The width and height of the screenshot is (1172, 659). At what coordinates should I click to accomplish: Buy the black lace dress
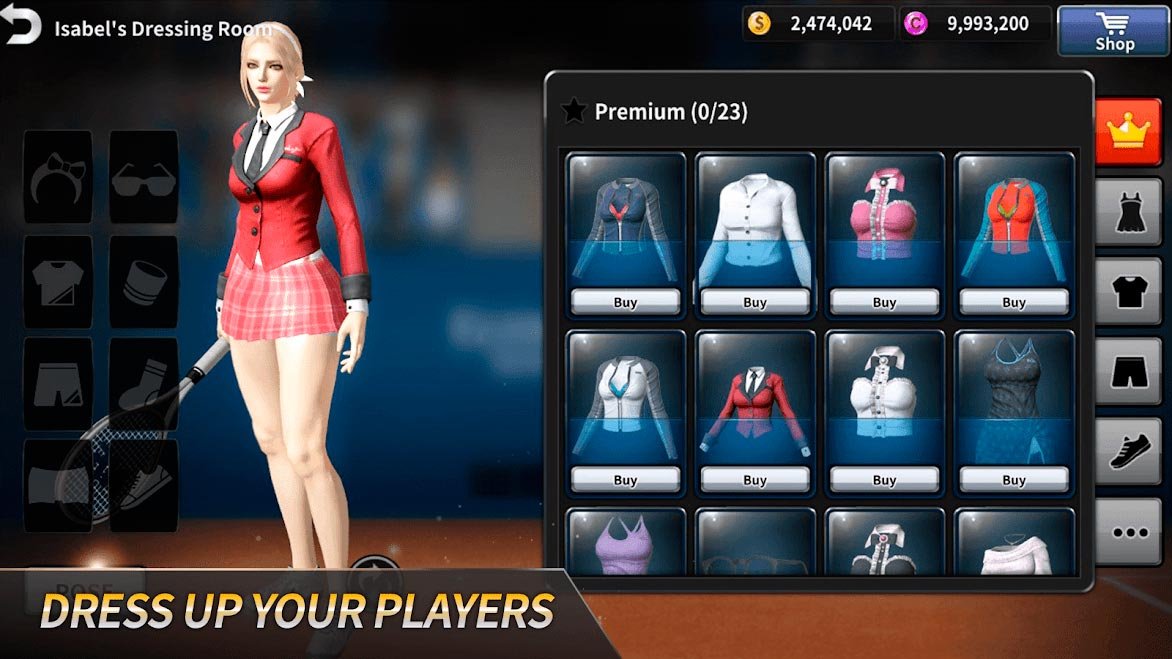(x=1014, y=480)
